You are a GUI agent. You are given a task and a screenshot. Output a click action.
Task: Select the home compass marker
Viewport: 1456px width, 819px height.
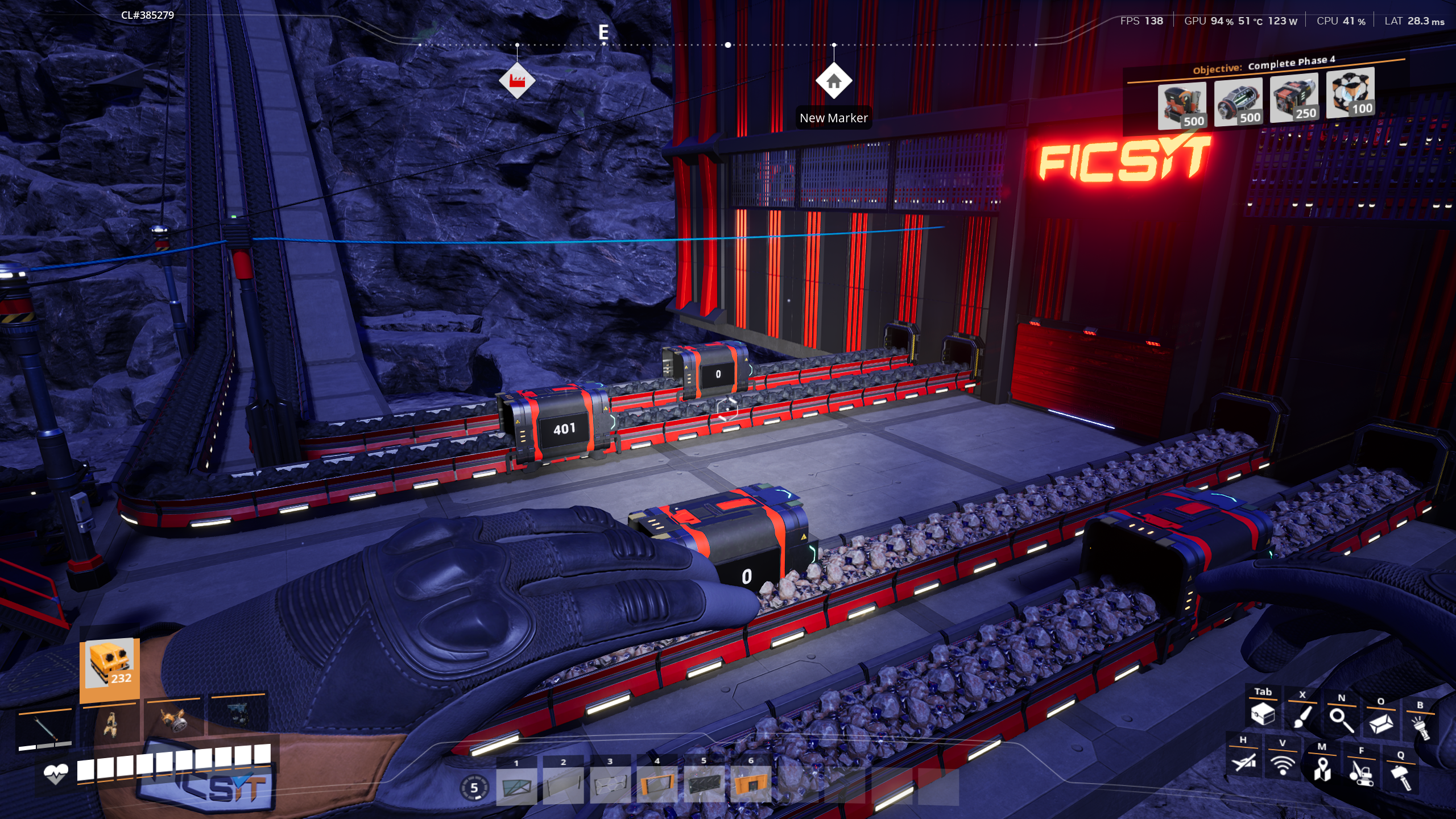[x=833, y=81]
